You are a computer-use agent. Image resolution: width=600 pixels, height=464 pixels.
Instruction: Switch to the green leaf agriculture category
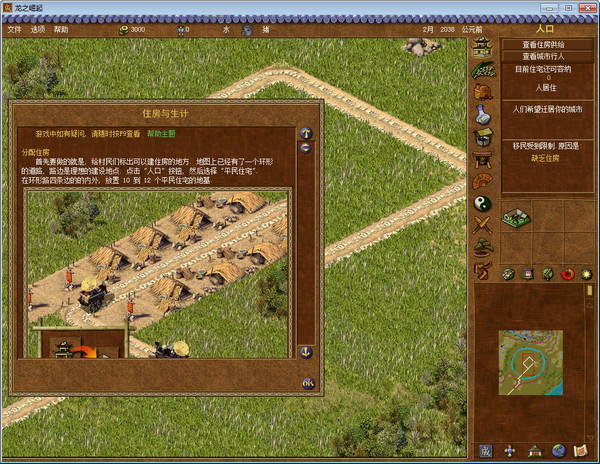pos(483,70)
